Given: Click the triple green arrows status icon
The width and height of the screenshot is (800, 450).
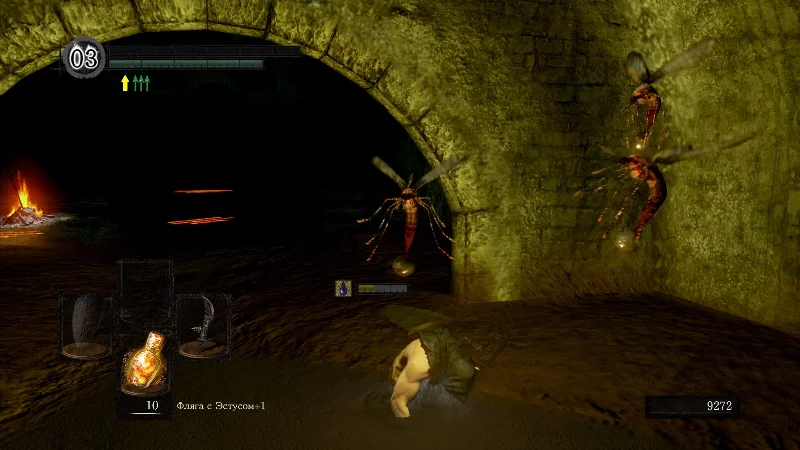Looking at the screenshot, I should click(x=141, y=83).
